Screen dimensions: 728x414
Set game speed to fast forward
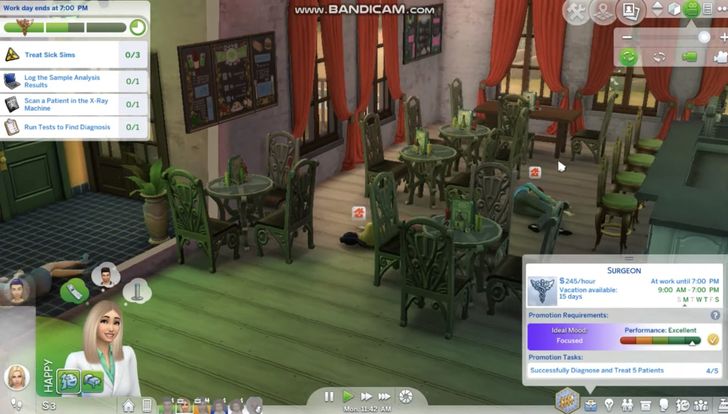point(367,397)
